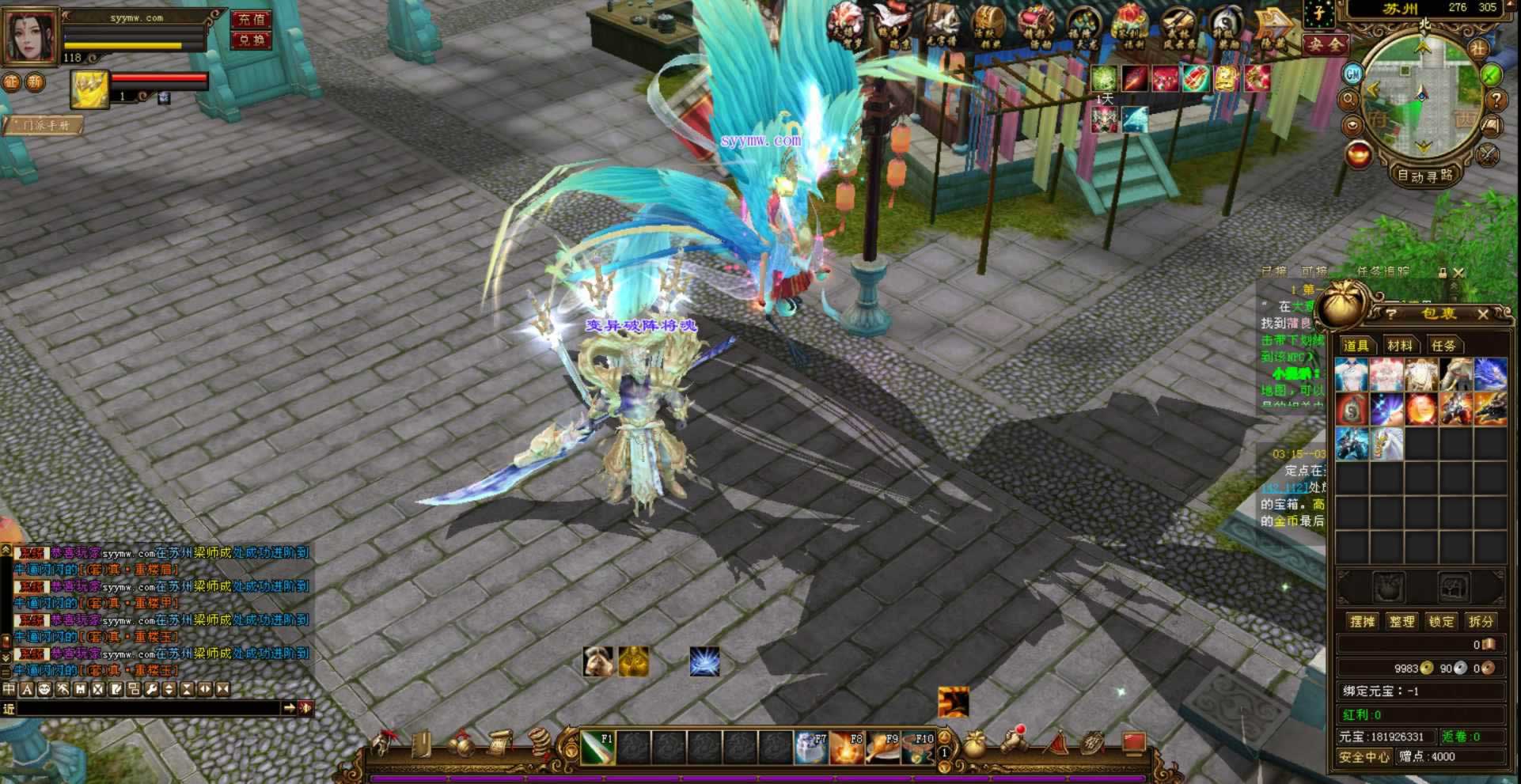Close the 包裹 inventory window
The image size is (1521, 784).
(1483, 314)
